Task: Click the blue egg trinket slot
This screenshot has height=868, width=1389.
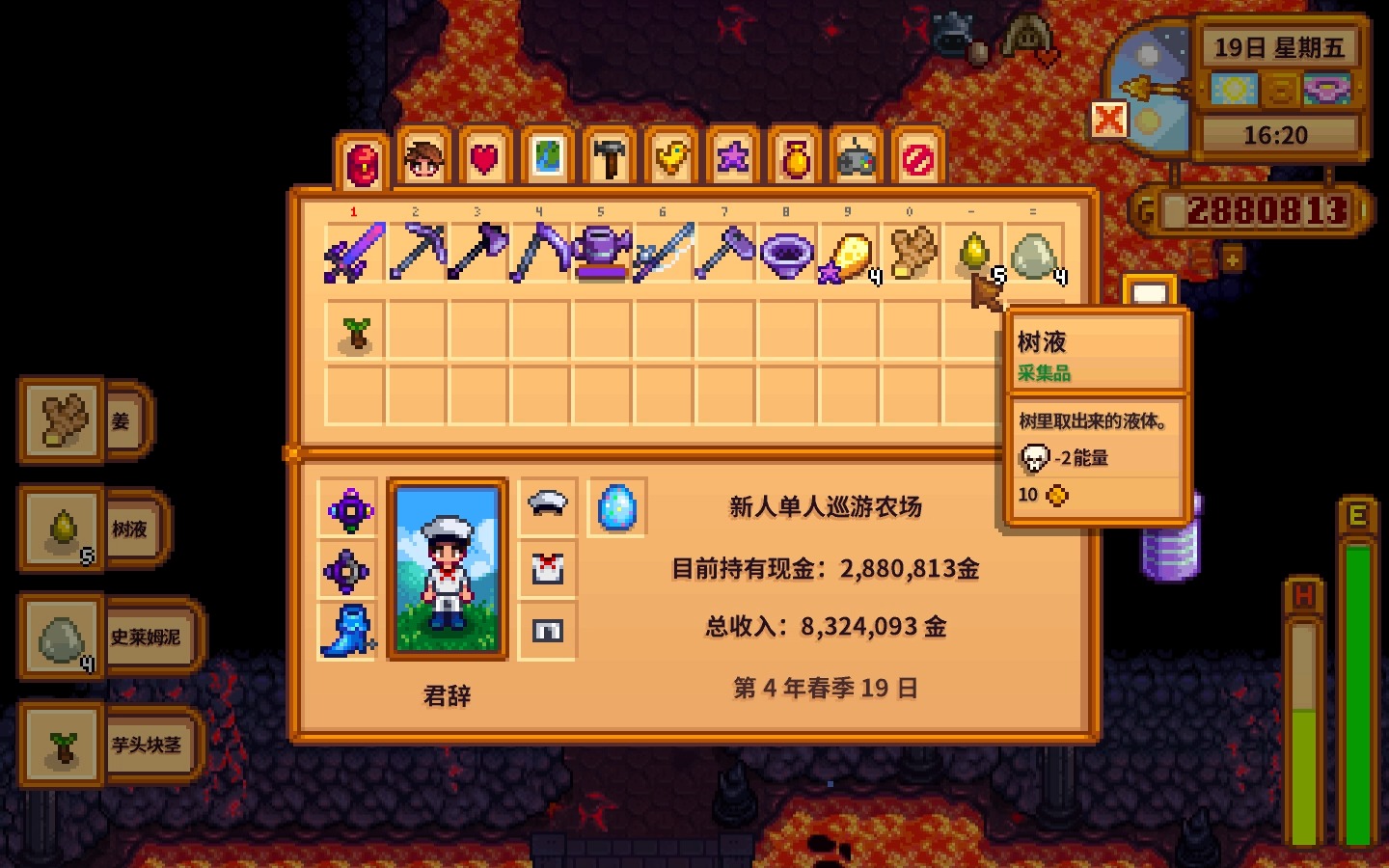Action: pos(617,506)
